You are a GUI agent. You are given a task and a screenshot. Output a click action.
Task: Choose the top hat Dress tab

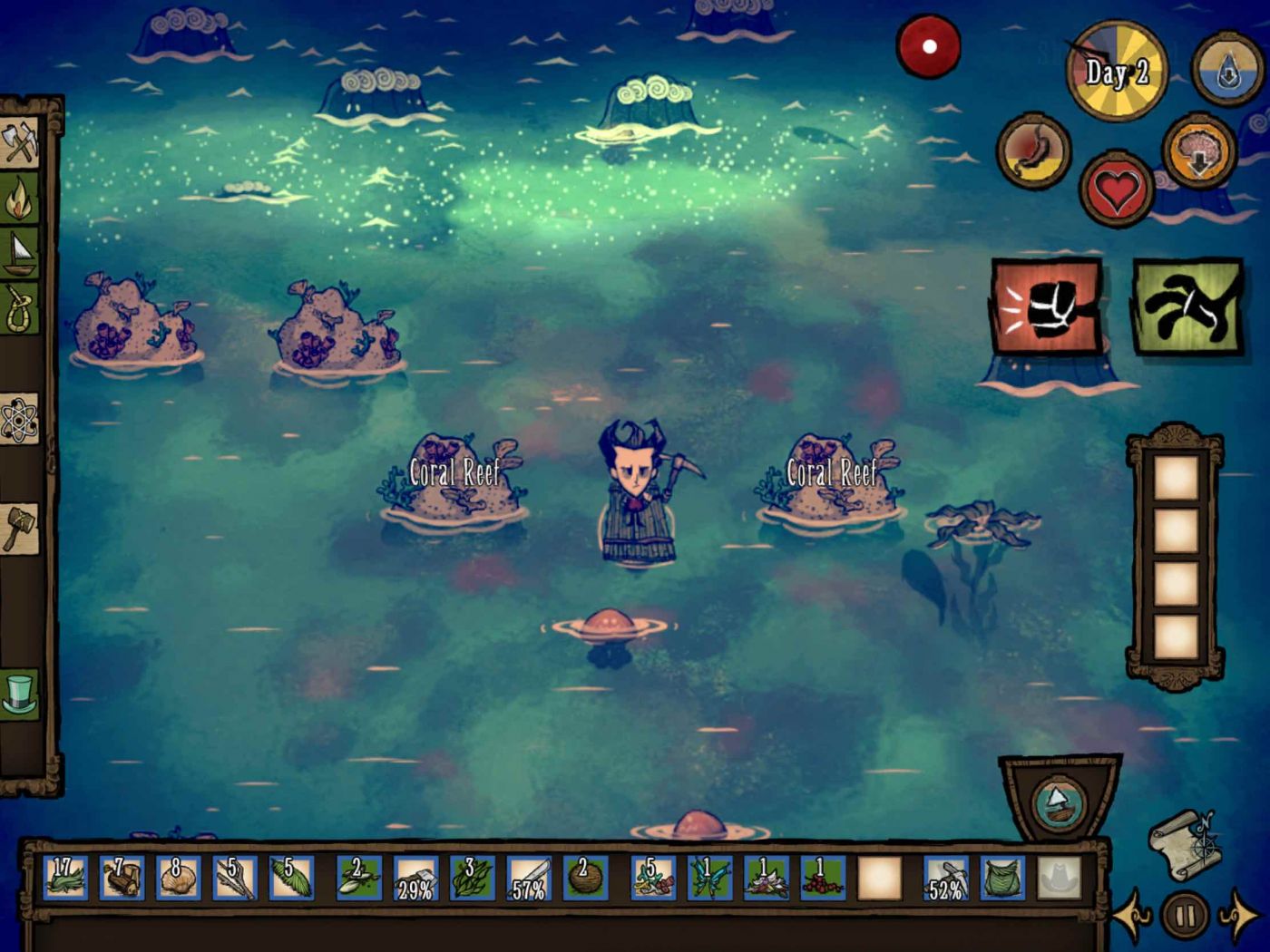pyautogui.click(x=20, y=694)
